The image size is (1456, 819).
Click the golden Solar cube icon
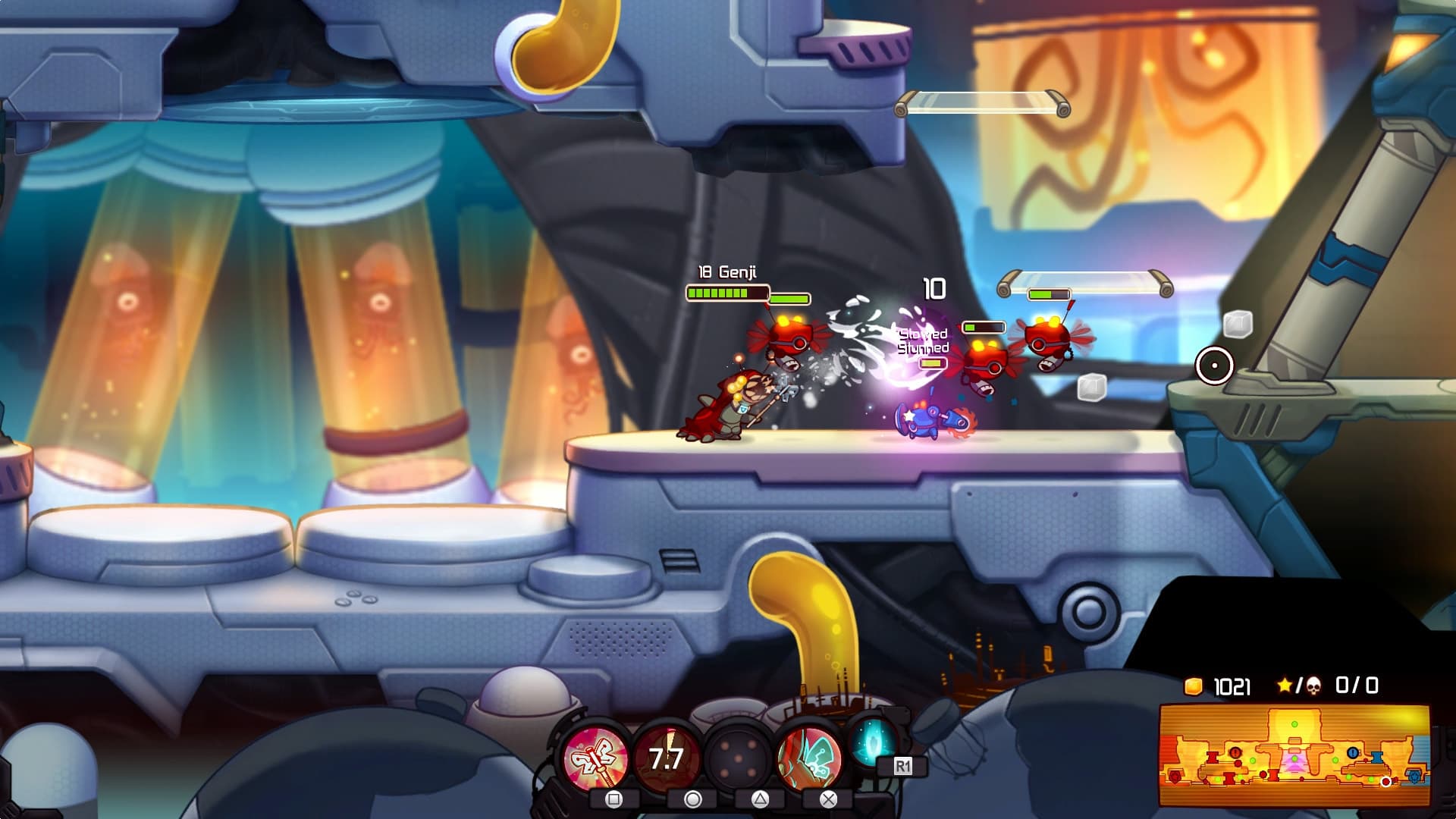1193,686
